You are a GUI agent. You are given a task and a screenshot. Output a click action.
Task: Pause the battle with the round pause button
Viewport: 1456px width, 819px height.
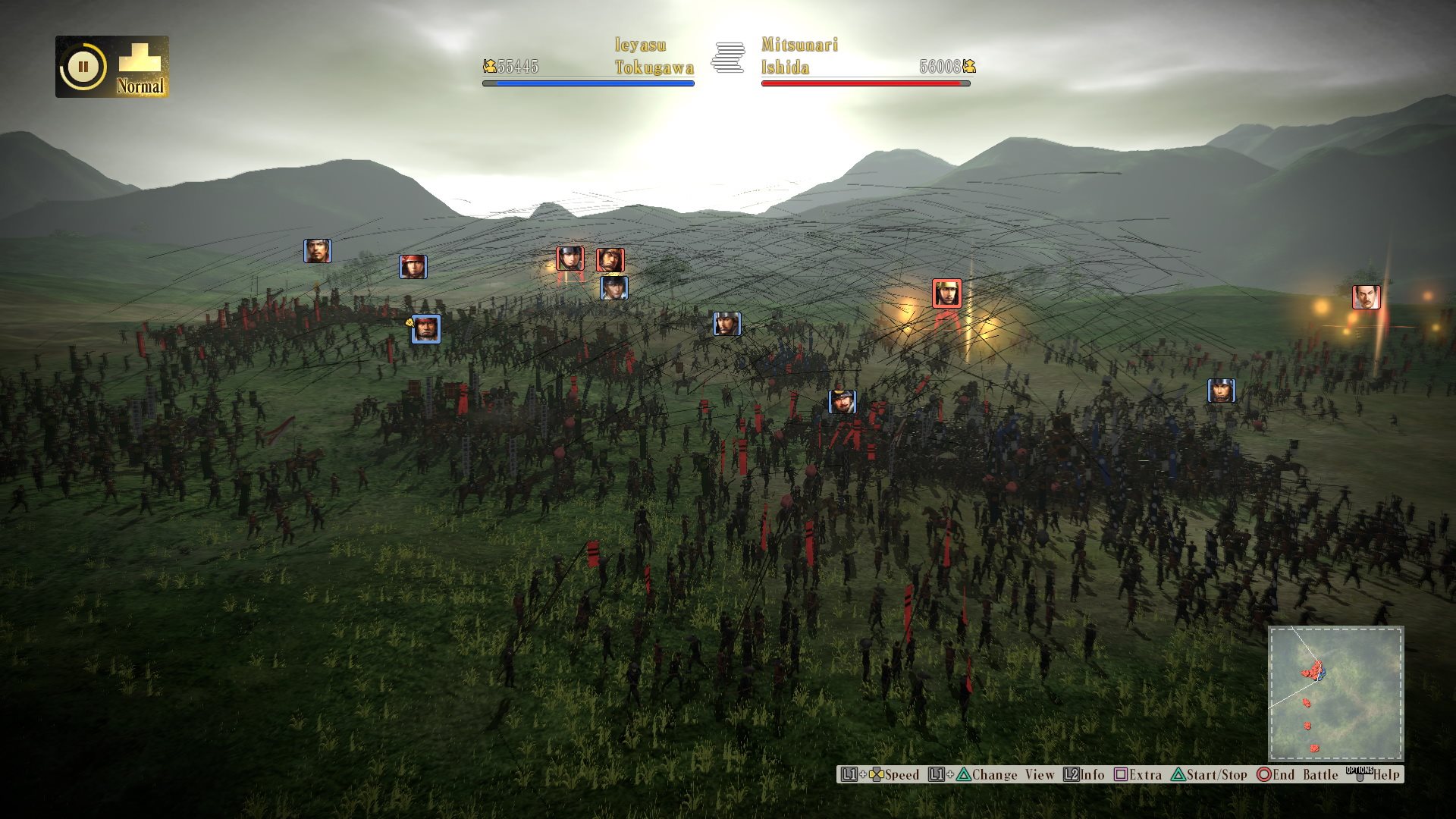pos(83,67)
